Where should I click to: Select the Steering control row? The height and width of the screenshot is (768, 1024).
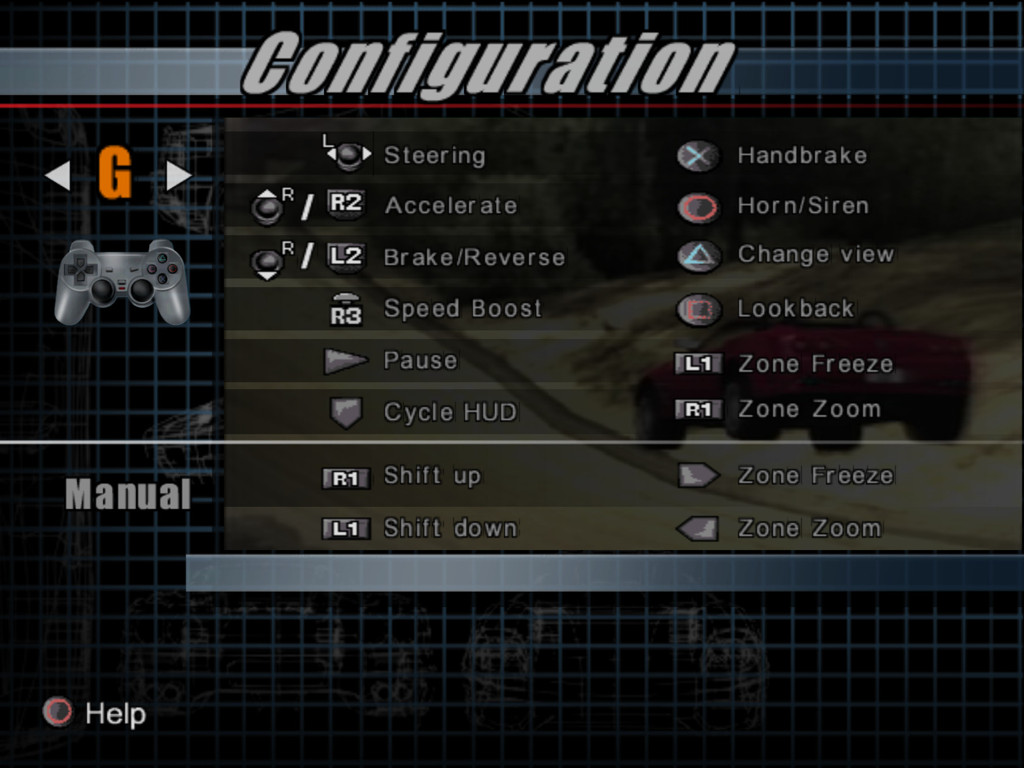(434, 155)
